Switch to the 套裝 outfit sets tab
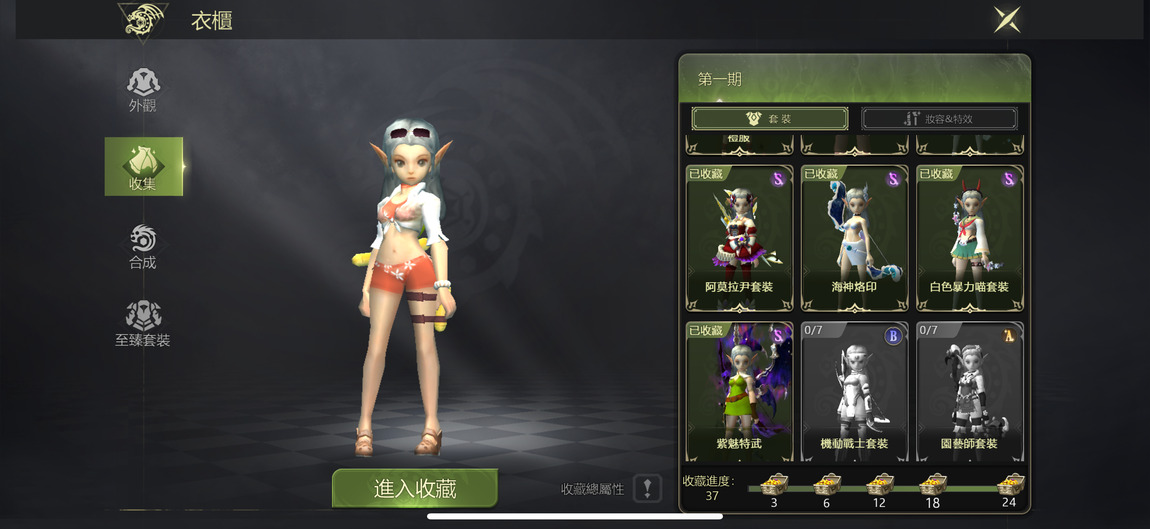Image resolution: width=1150 pixels, height=529 pixels. coord(769,119)
